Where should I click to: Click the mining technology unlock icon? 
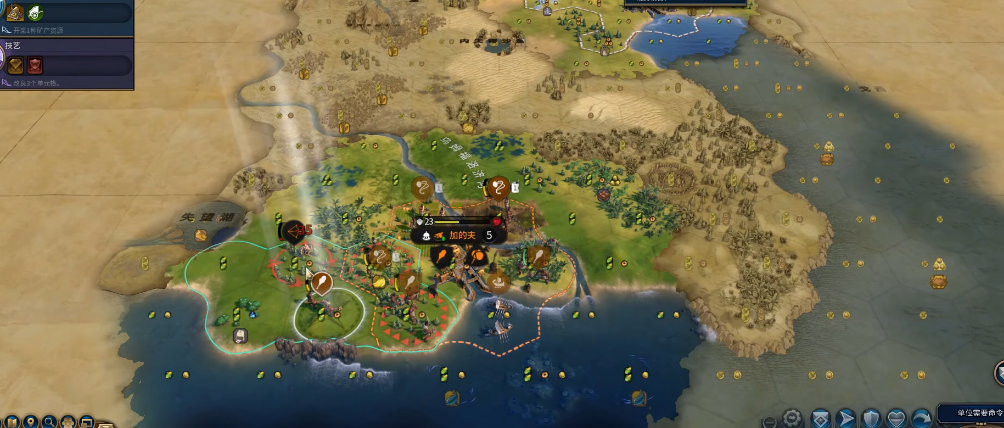(15, 13)
